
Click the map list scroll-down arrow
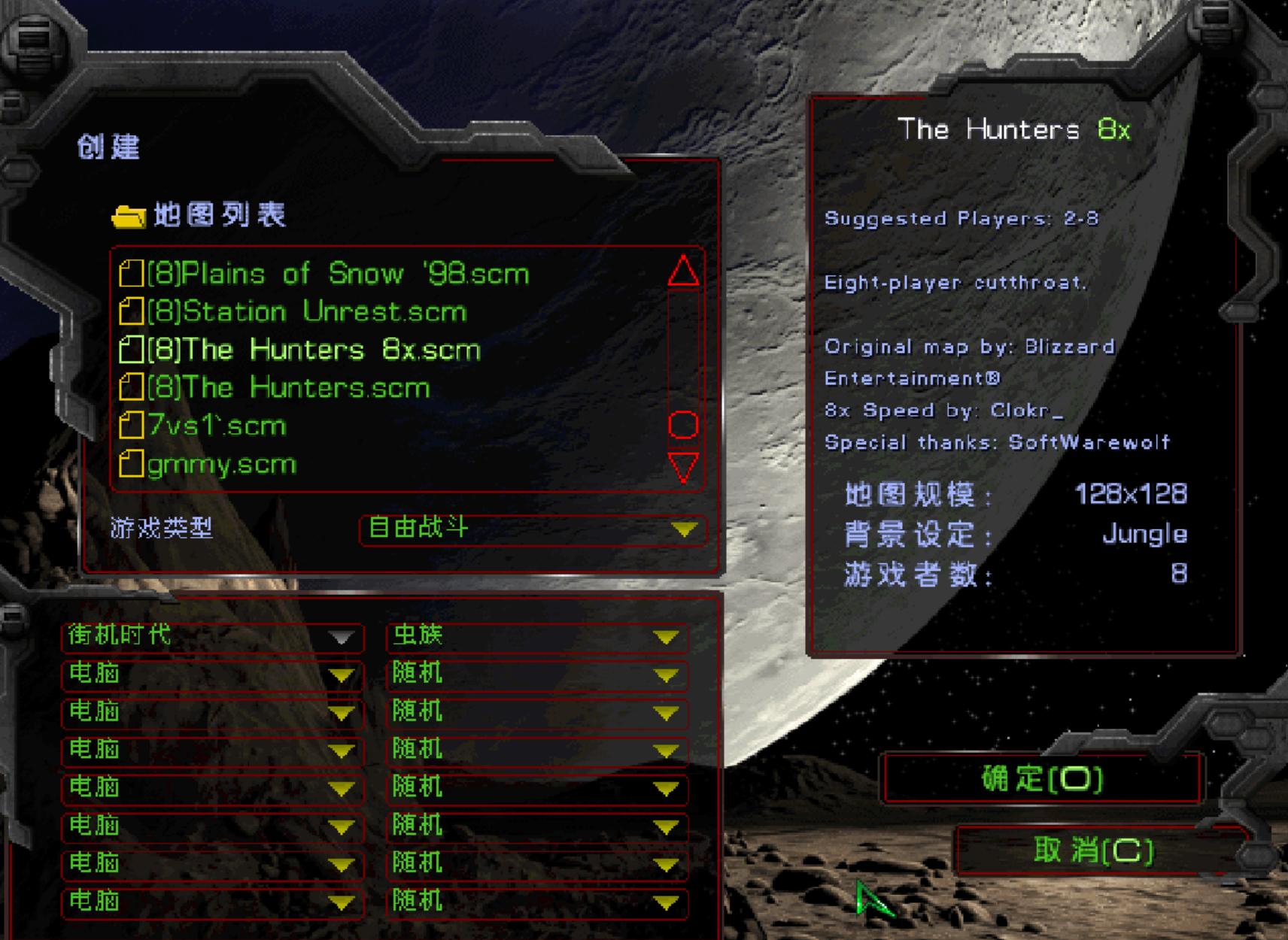click(683, 466)
